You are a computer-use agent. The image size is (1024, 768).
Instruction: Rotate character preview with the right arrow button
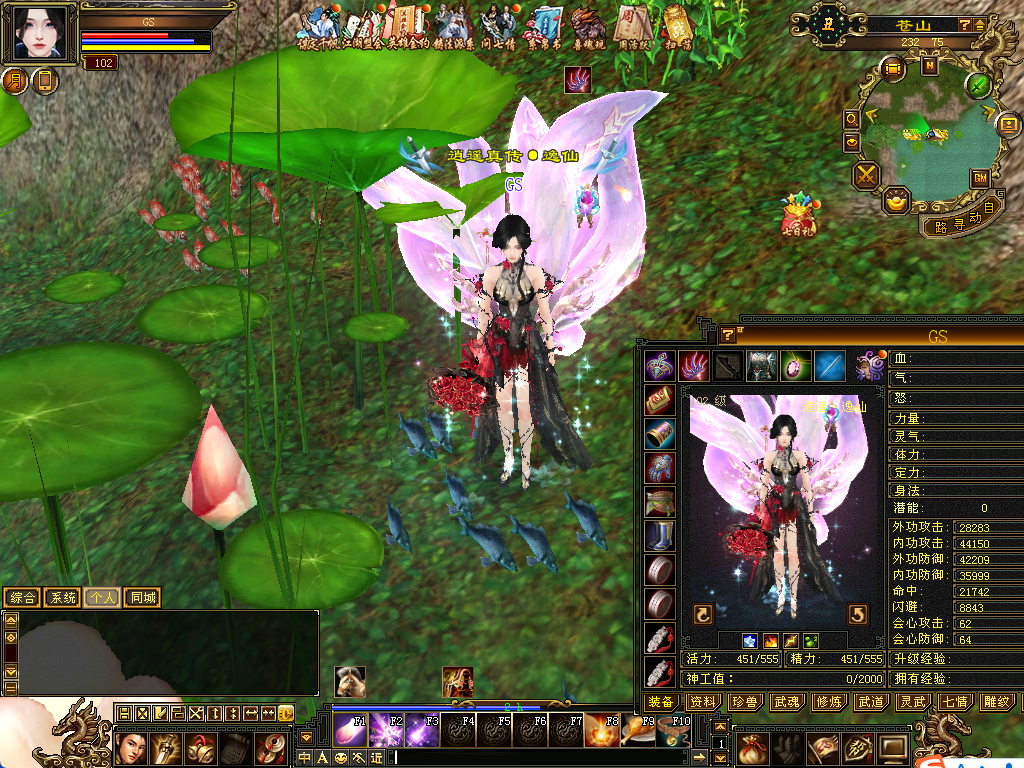point(858,613)
